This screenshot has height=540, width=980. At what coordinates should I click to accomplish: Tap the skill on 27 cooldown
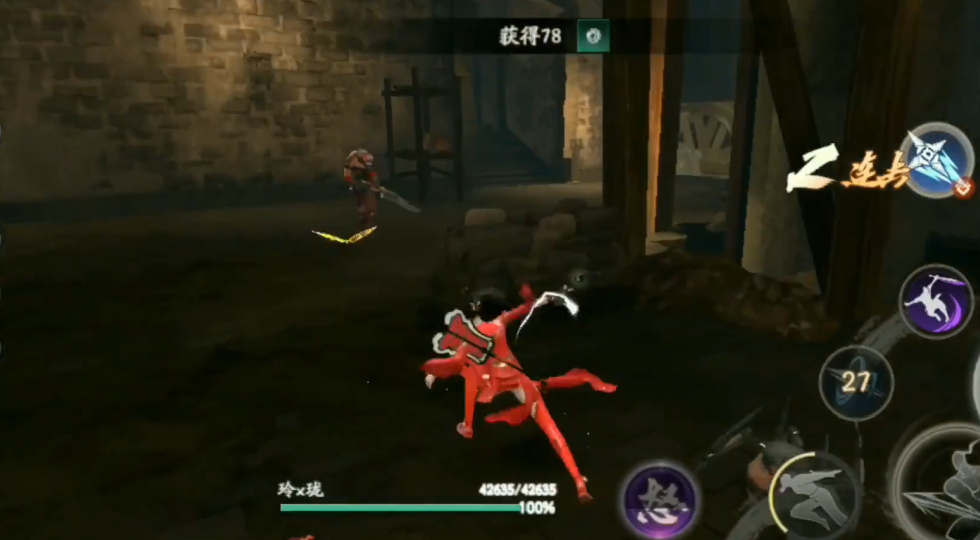click(x=856, y=383)
